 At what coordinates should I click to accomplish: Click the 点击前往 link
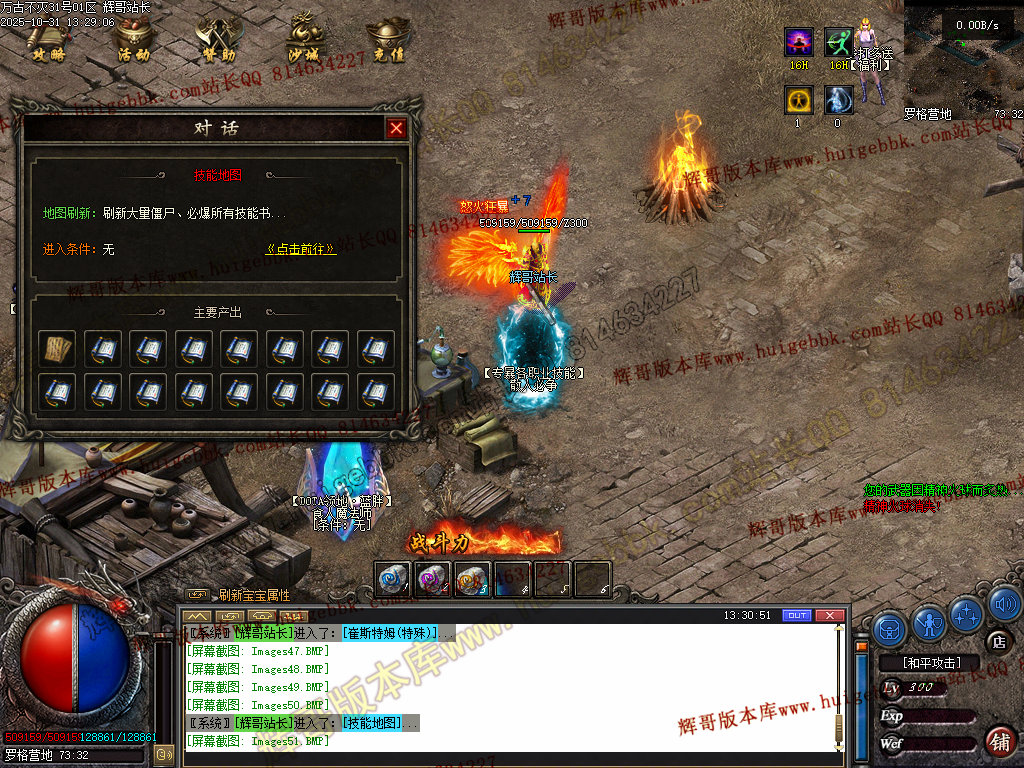tap(301, 249)
